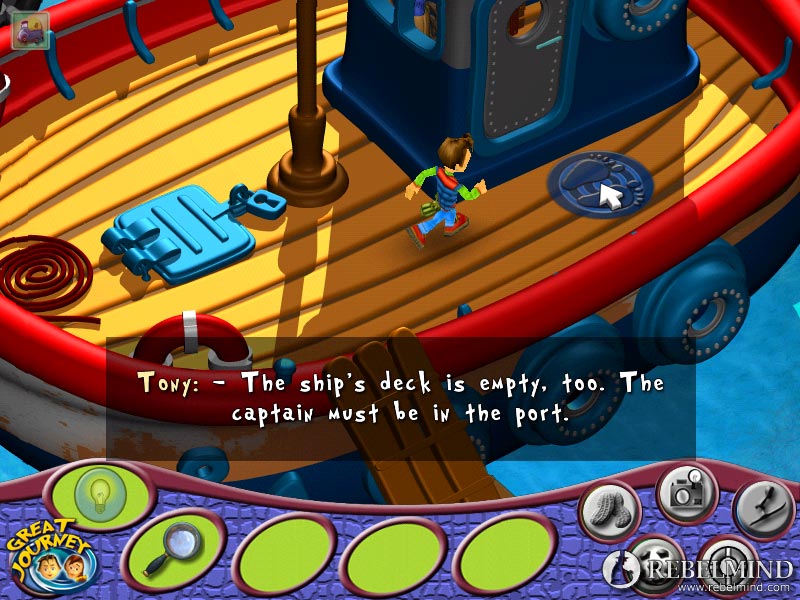Choose the skier icon button
The width and height of the screenshot is (800, 600).
pyautogui.click(x=763, y=509)
